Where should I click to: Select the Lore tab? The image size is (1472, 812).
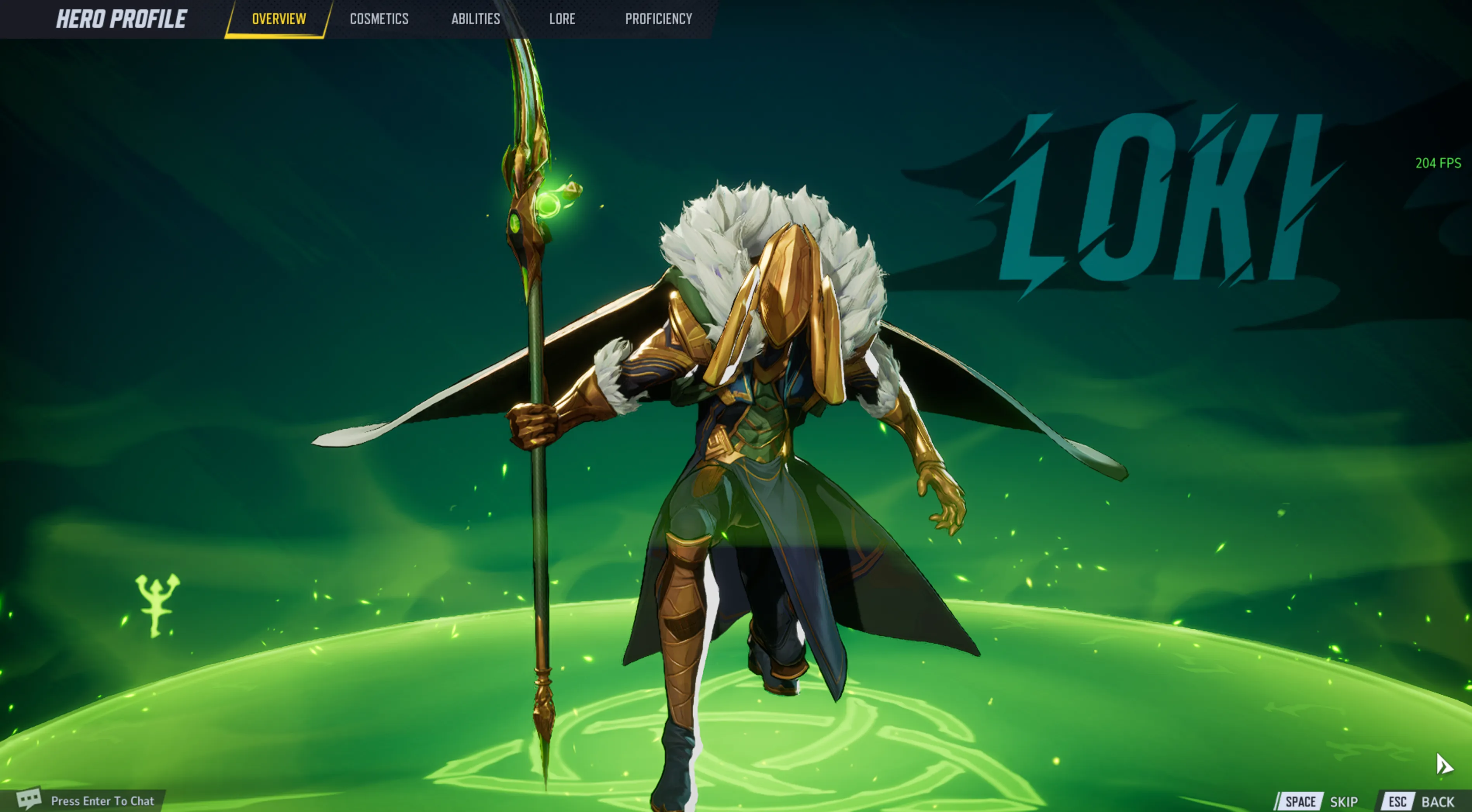562,19
